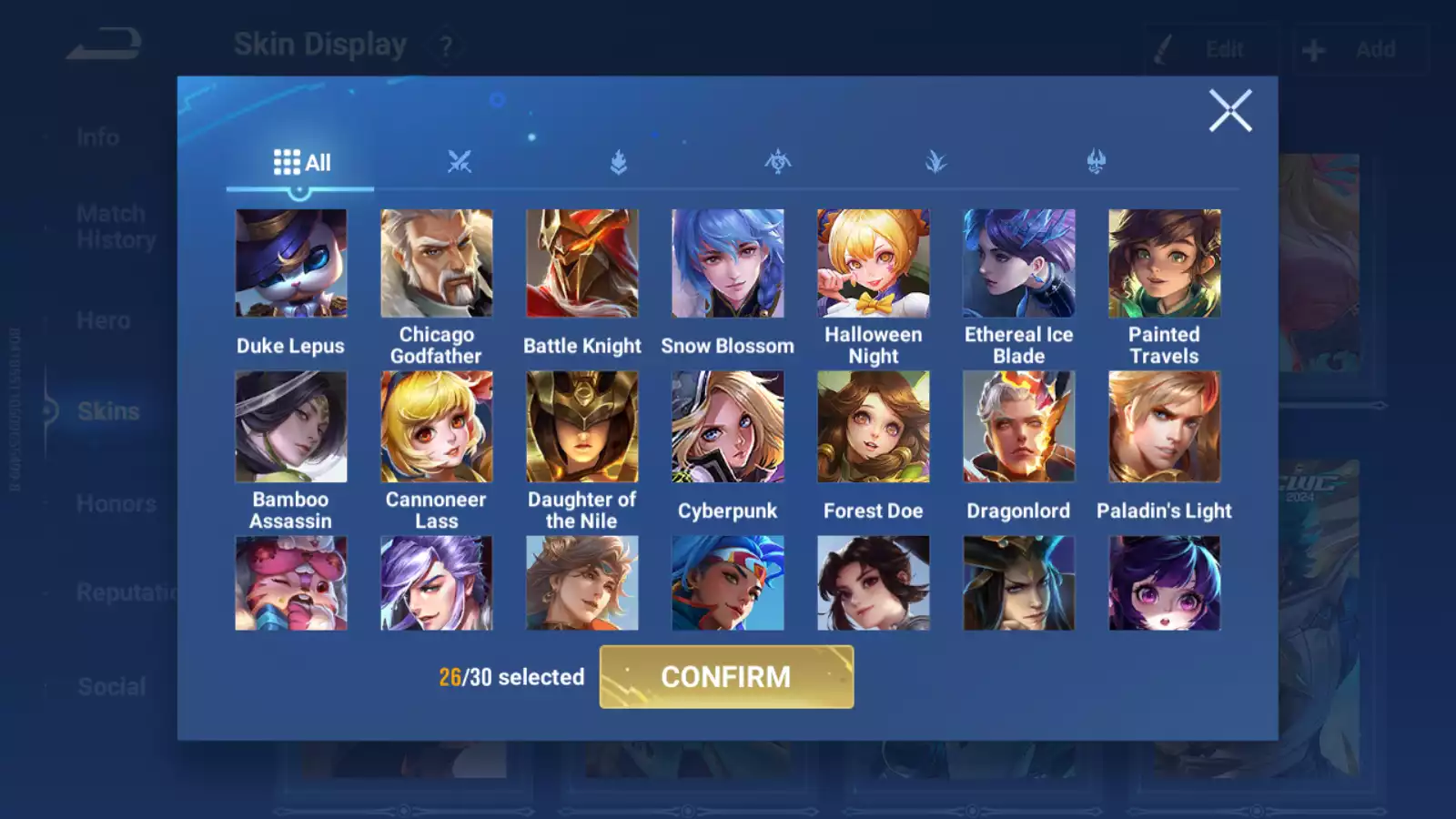Filter skins by the crossed swords category
The image size is (1456, 819).
460,163
